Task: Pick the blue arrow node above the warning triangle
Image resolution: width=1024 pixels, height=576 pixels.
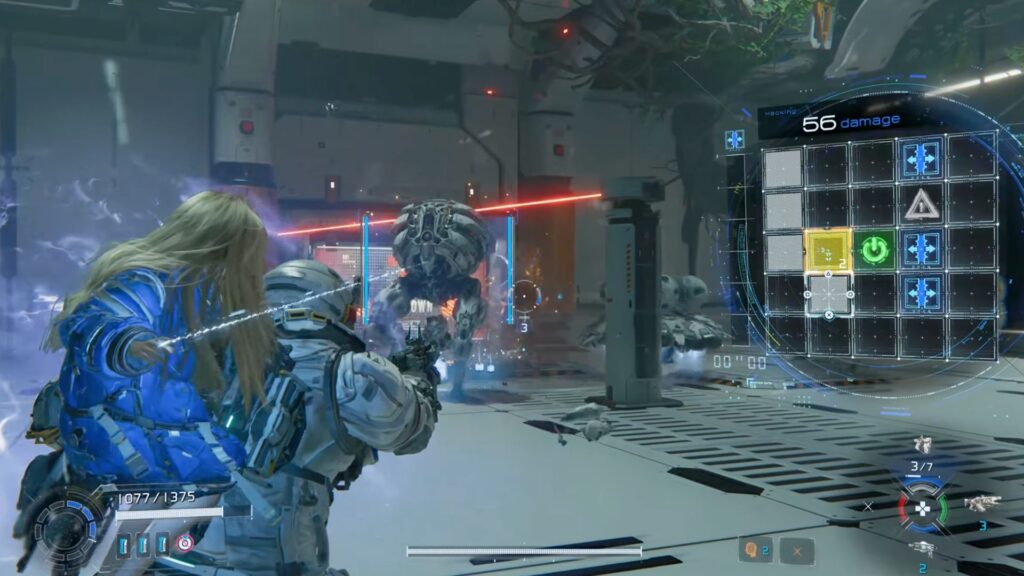Action: (920, 158)
